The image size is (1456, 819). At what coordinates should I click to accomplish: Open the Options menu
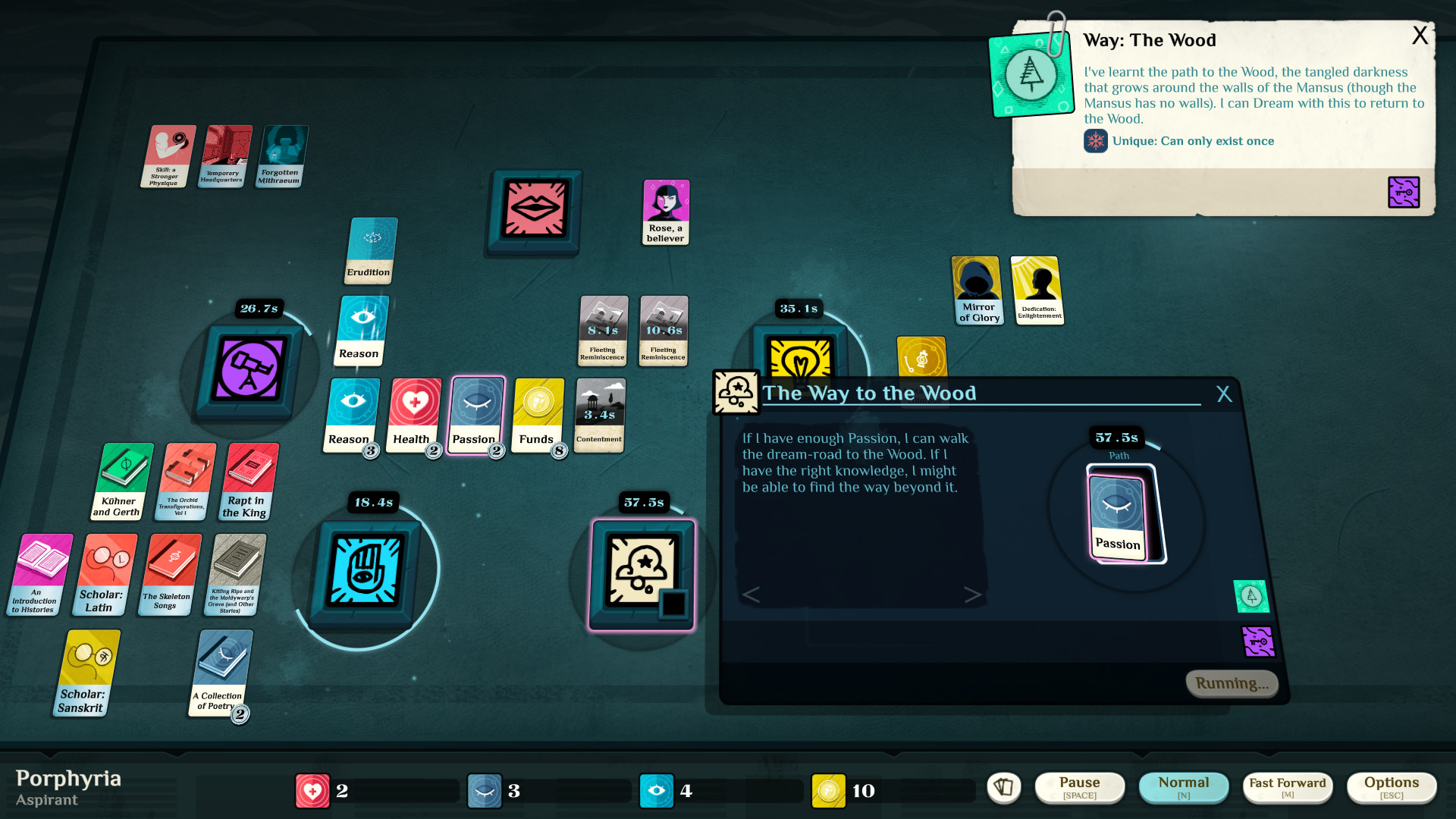pos(1392,787)
